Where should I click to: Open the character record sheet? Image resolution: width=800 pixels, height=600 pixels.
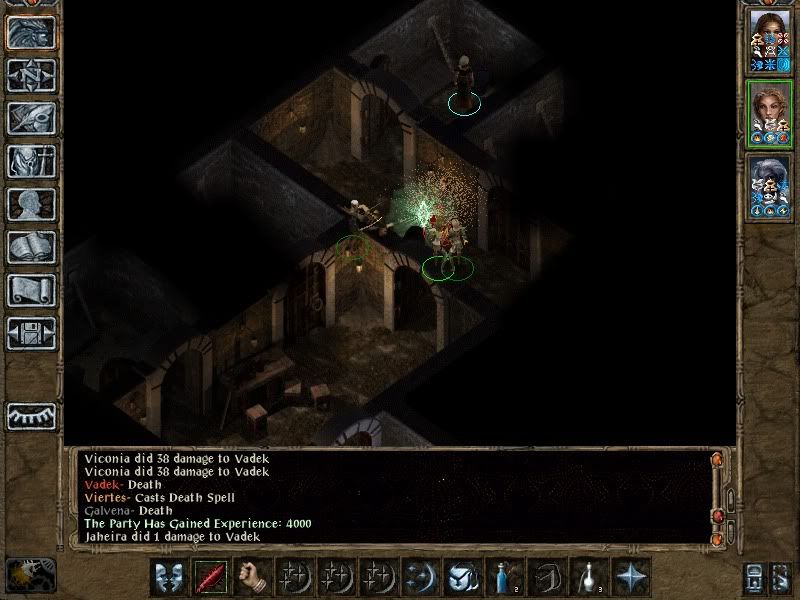point(31,204)
